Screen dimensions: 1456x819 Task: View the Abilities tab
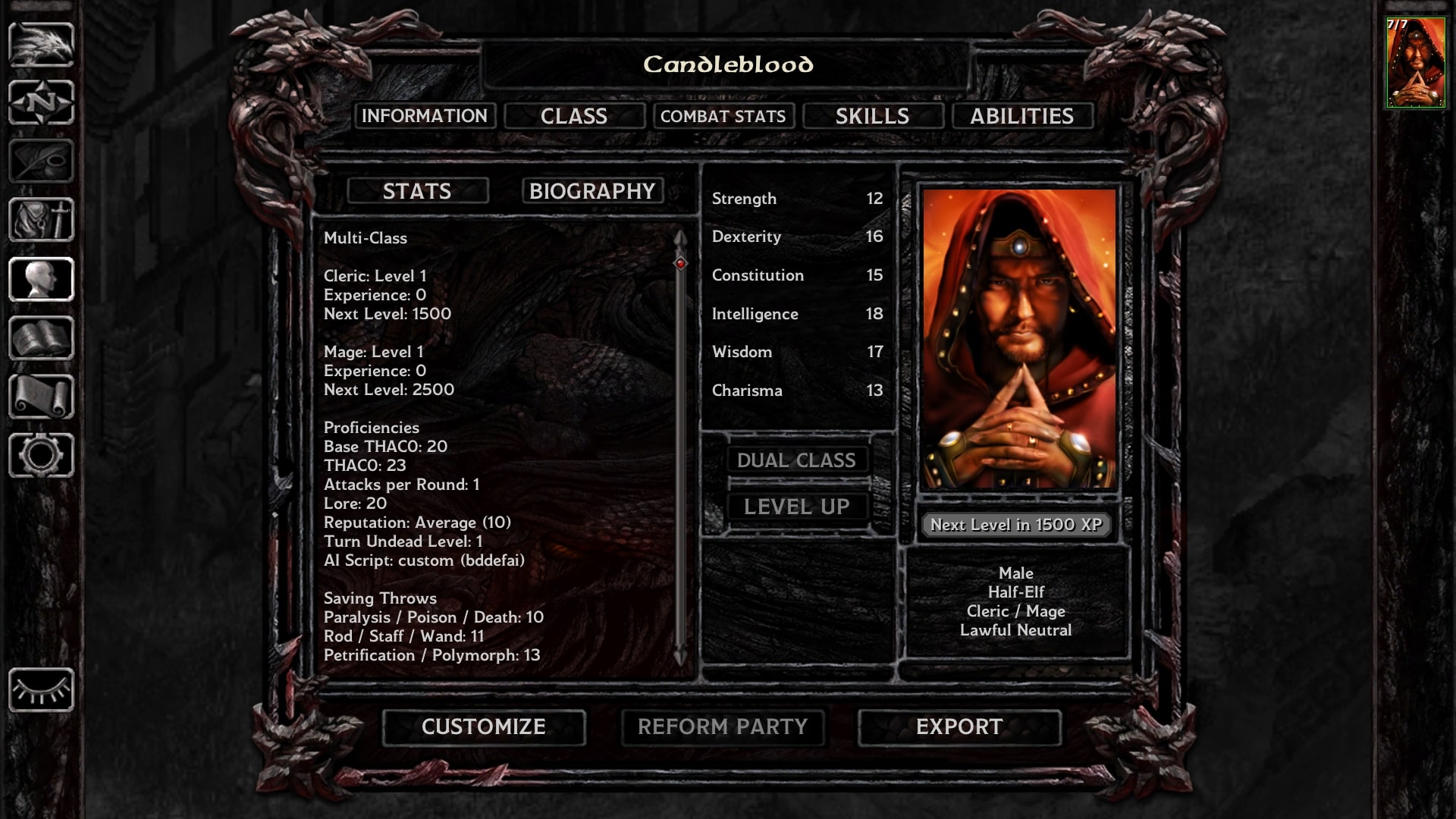[1021, 116]
